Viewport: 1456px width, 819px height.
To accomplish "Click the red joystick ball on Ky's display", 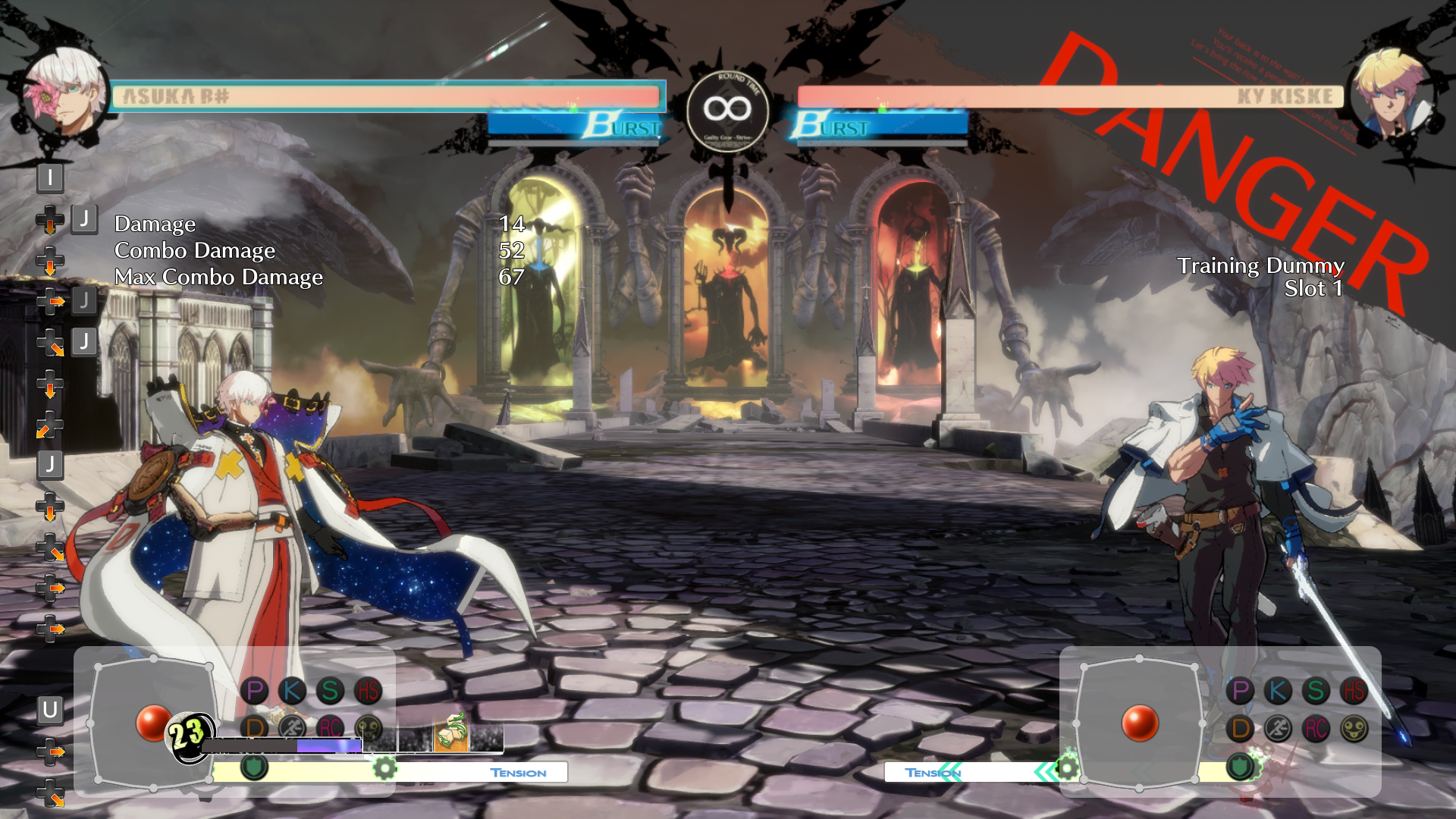I will pos(1139,722).
